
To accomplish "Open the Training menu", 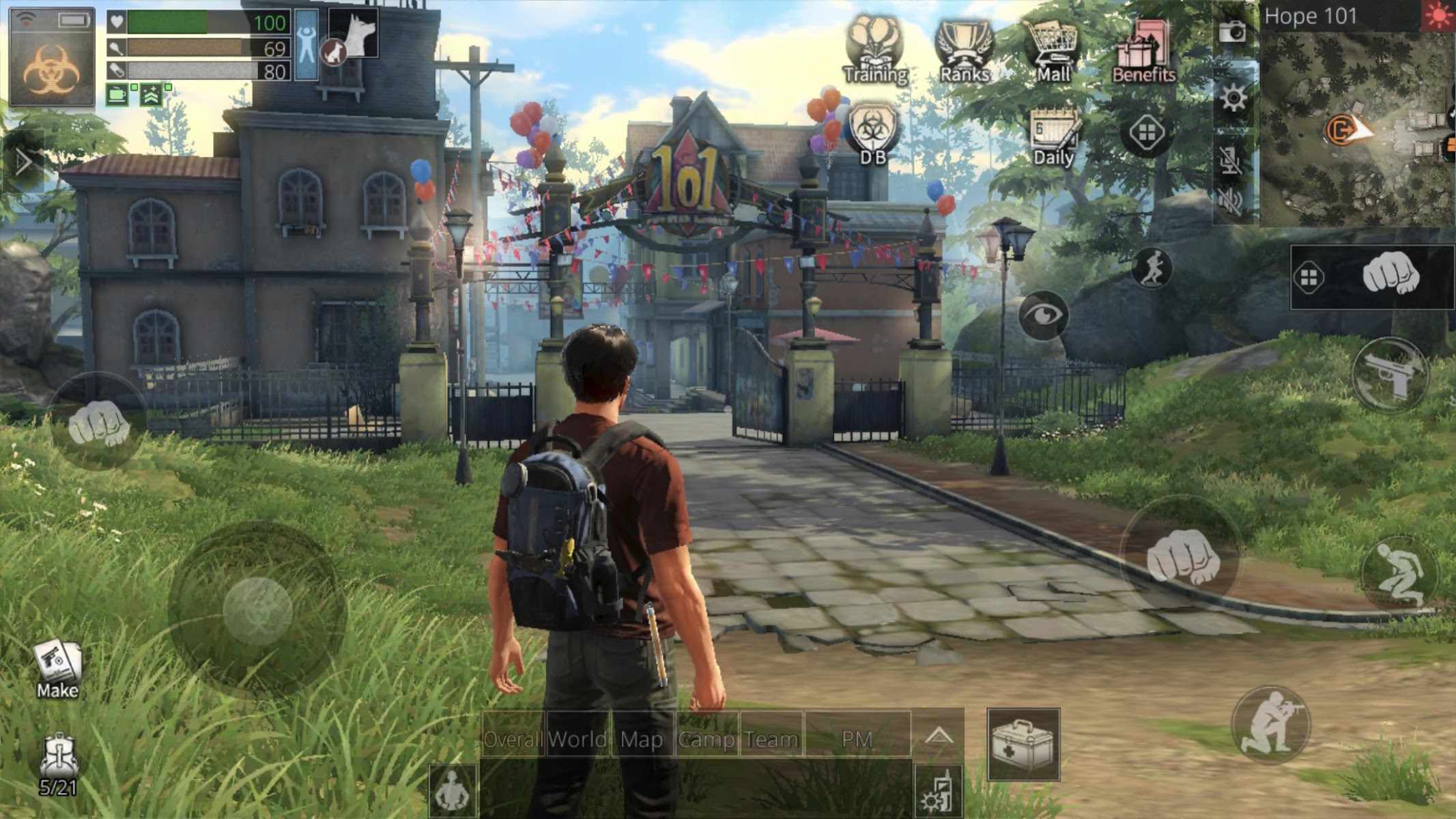I will coord(875,51).
